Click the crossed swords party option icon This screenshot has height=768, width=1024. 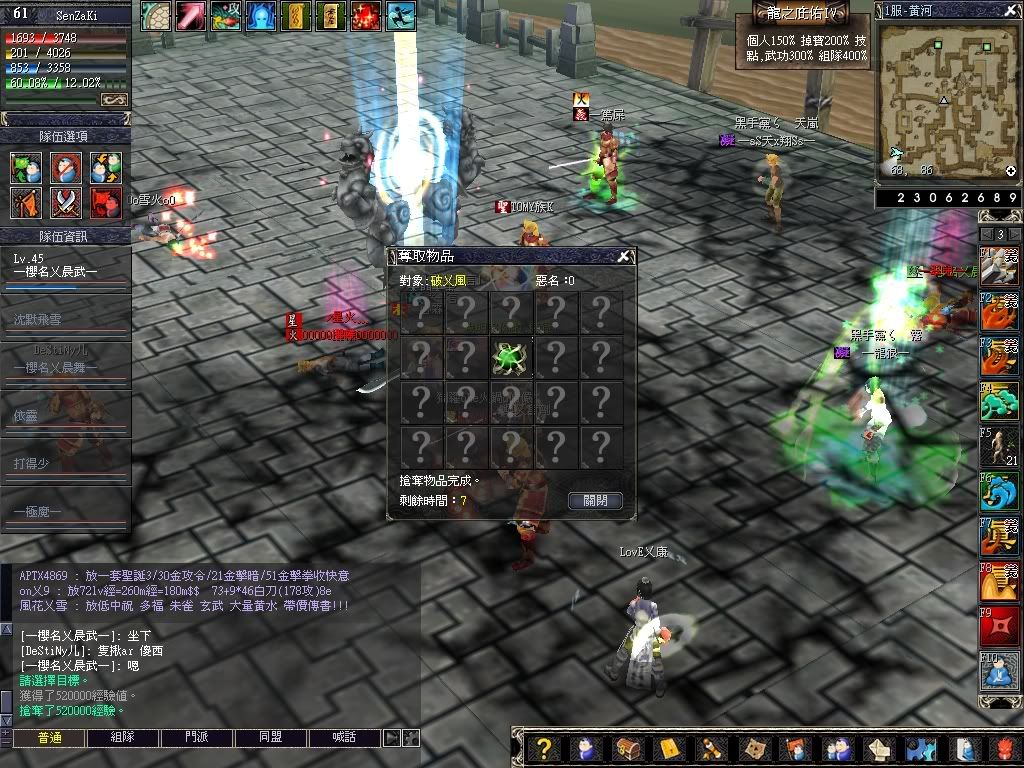click(66, 202)
